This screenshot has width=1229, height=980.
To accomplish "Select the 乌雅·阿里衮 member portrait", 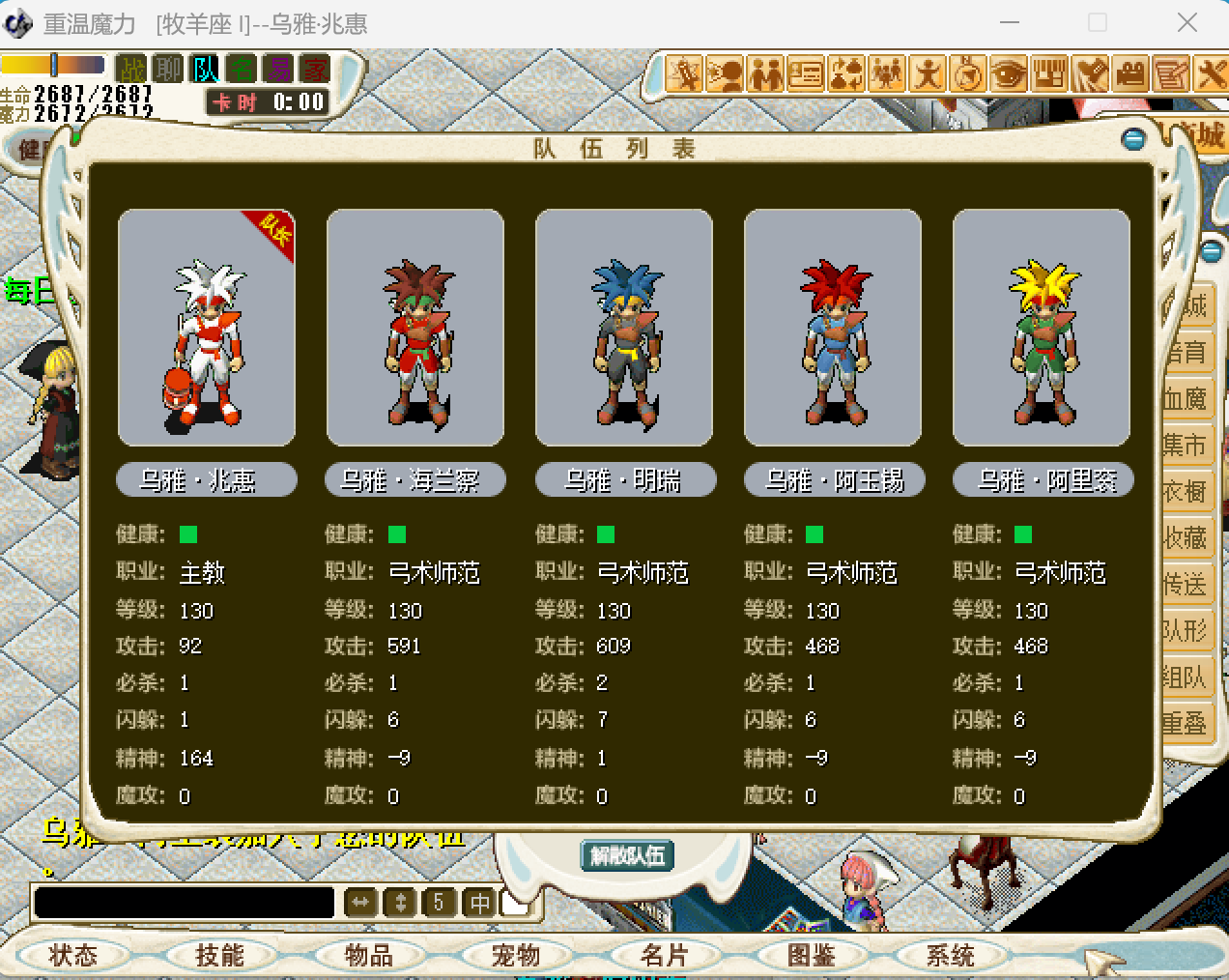I will tap(1042, 328).
